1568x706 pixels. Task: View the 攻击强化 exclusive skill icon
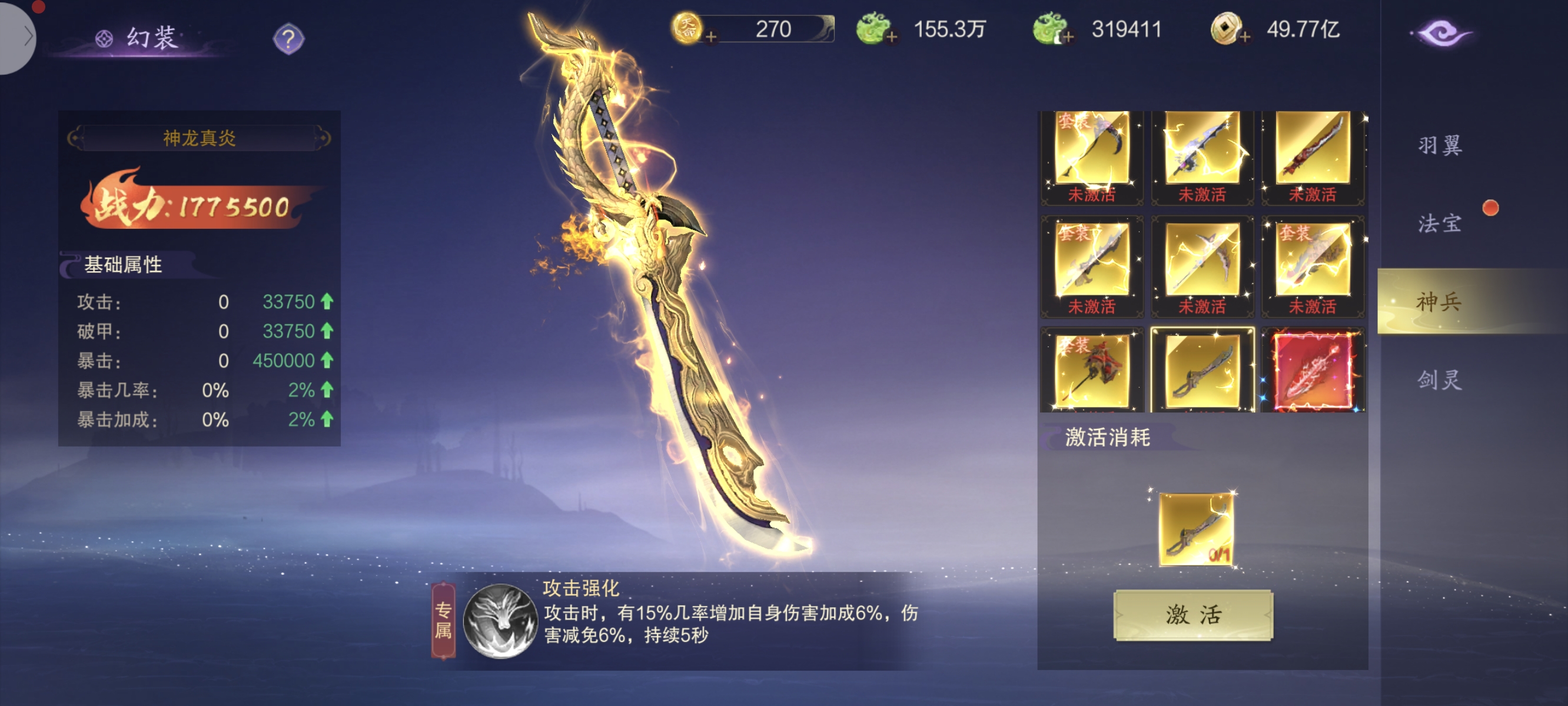500,621
